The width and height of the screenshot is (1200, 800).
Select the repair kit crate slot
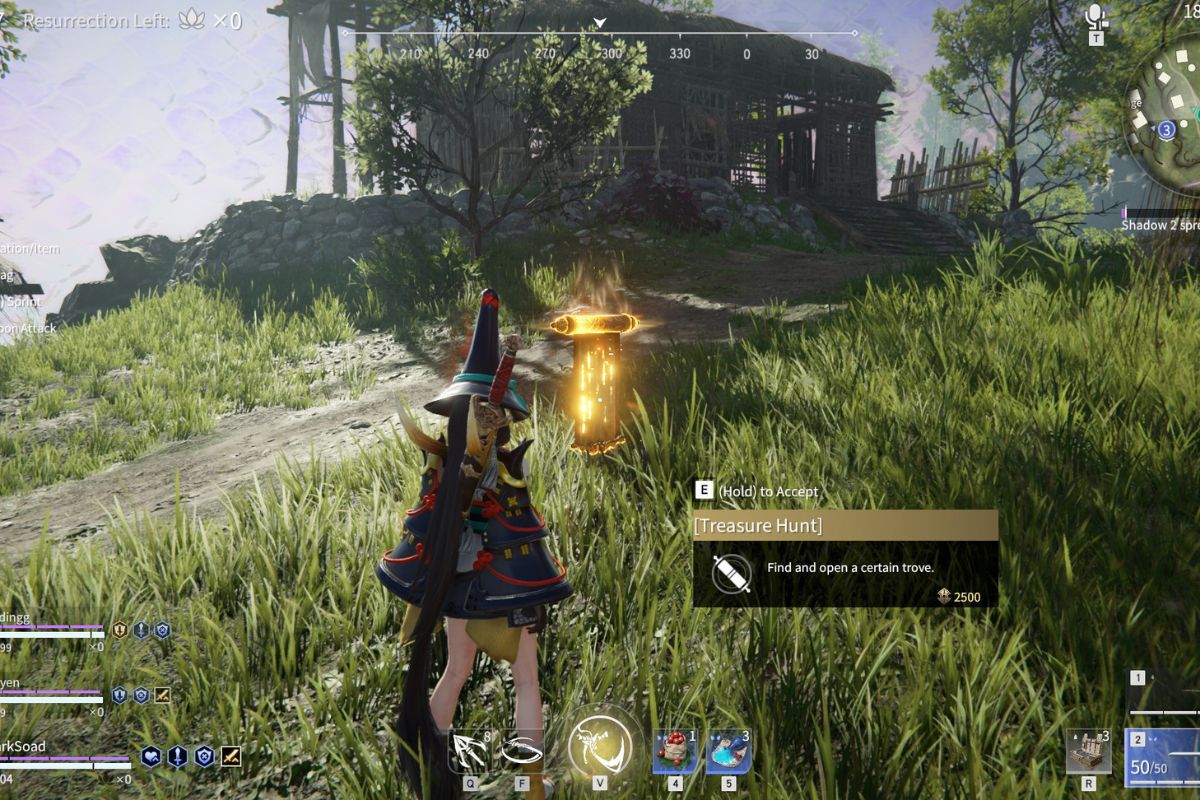tap(1088, 751)
